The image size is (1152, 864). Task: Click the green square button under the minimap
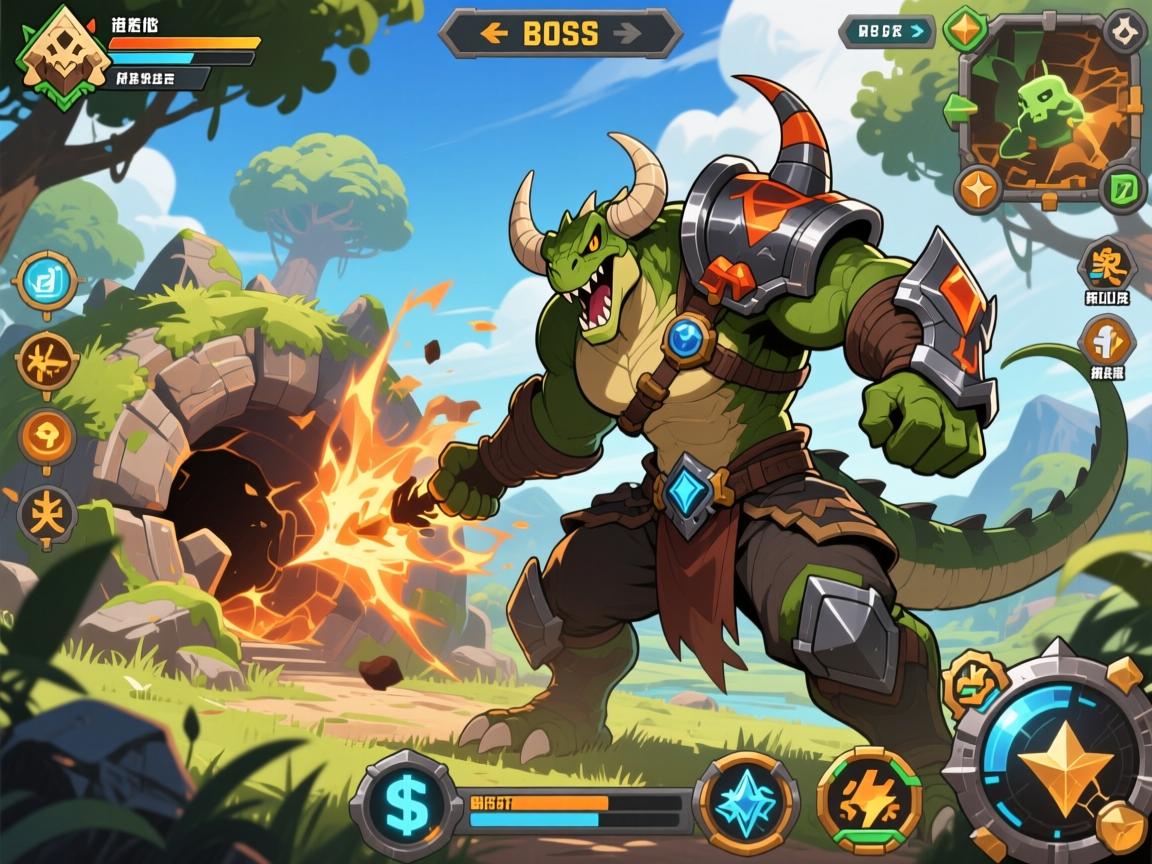pos(1123,187)
